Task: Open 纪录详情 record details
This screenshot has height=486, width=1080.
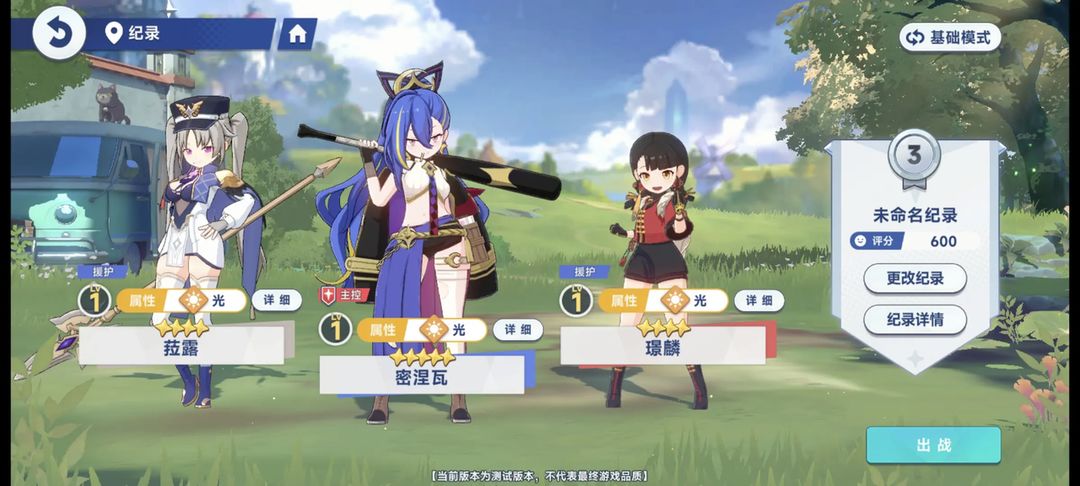Action: click(x=914, y=319)
